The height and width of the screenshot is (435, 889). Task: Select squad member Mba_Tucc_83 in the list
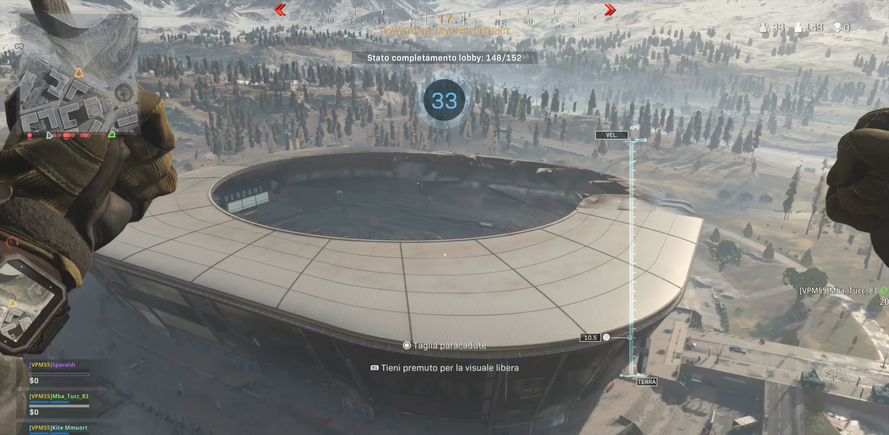click(x=58, y=397)
